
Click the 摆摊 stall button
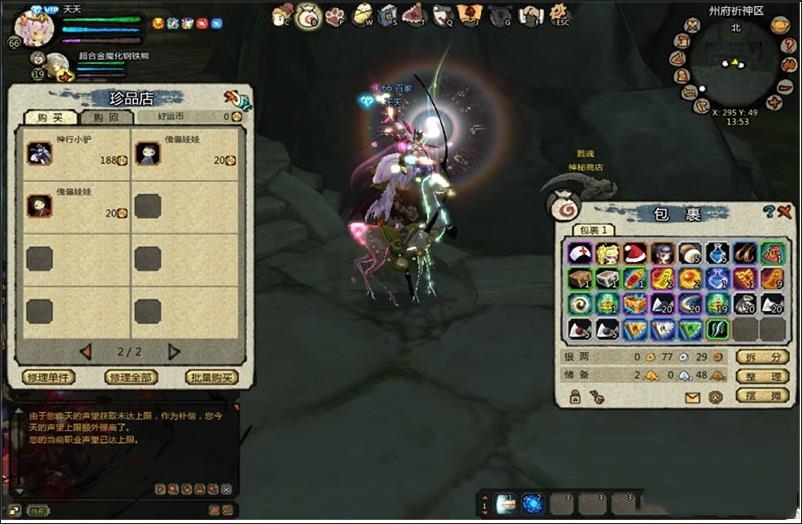762,395
